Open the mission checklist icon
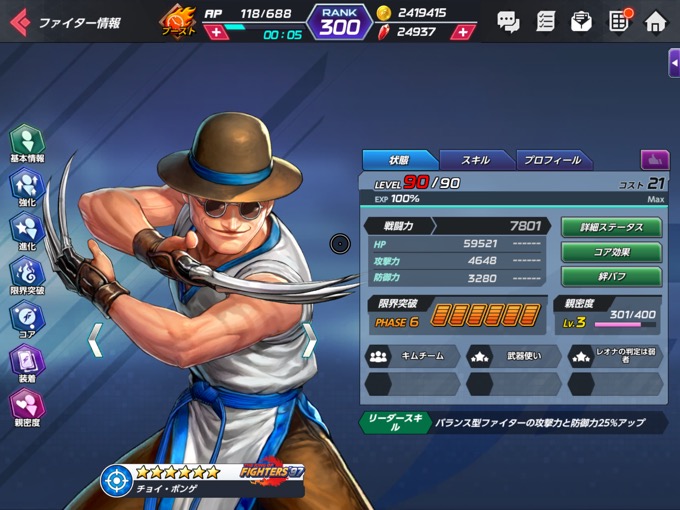Viewport: 680px width, 510px height. coord(545,21)
